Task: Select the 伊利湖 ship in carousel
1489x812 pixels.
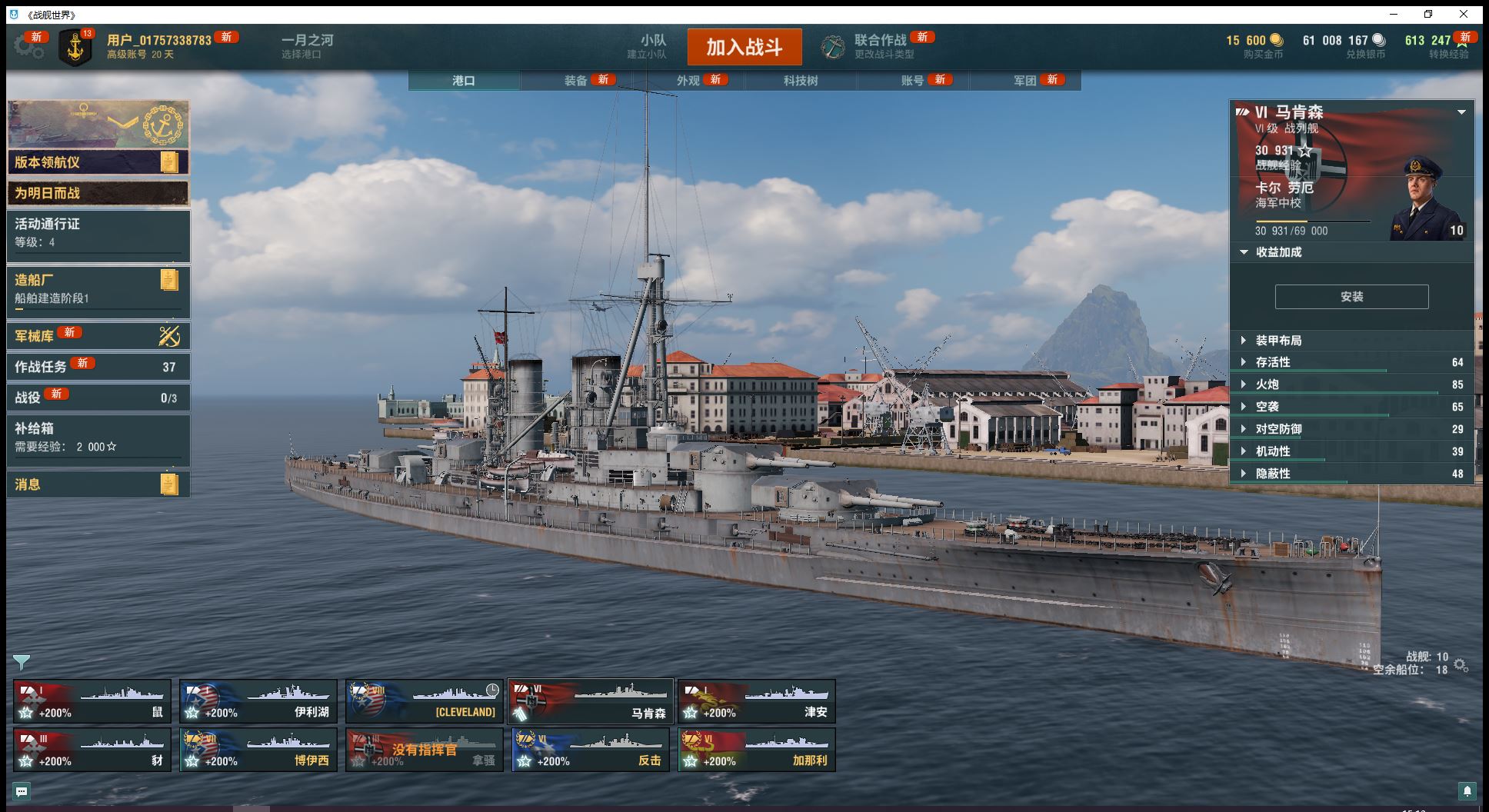Action: (258, 701)
